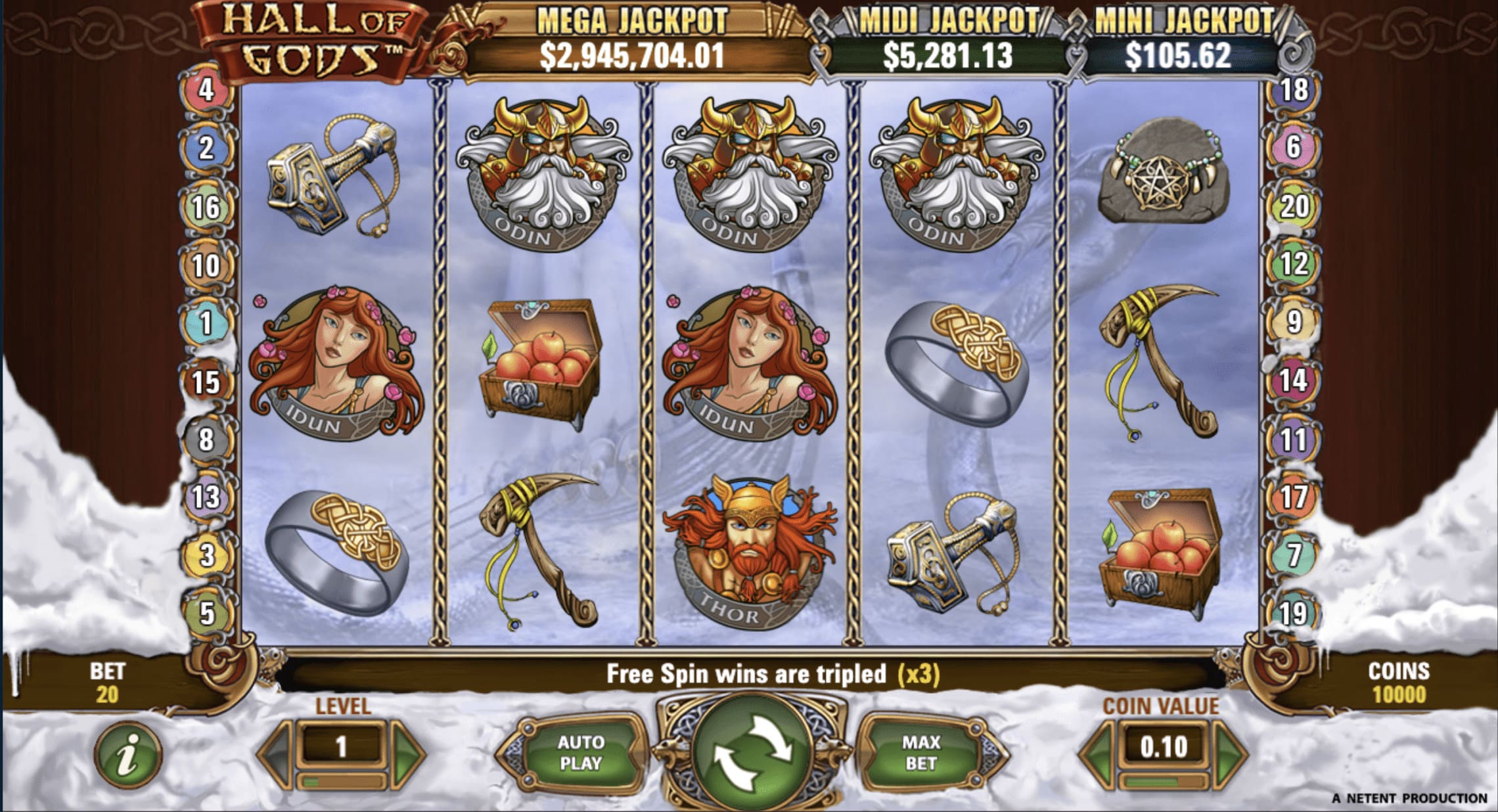
Task: Select the Max Bet button
Action: 920,752
